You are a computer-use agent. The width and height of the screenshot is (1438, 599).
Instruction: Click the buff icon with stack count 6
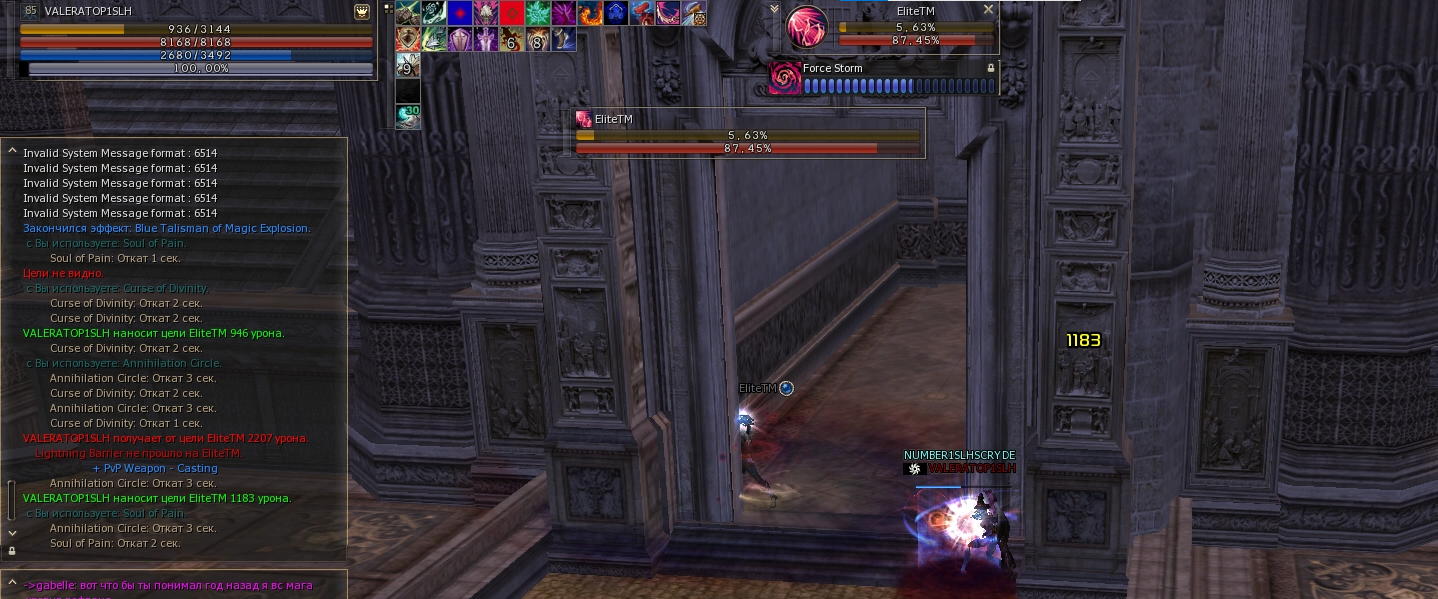(x=512, y=39)
